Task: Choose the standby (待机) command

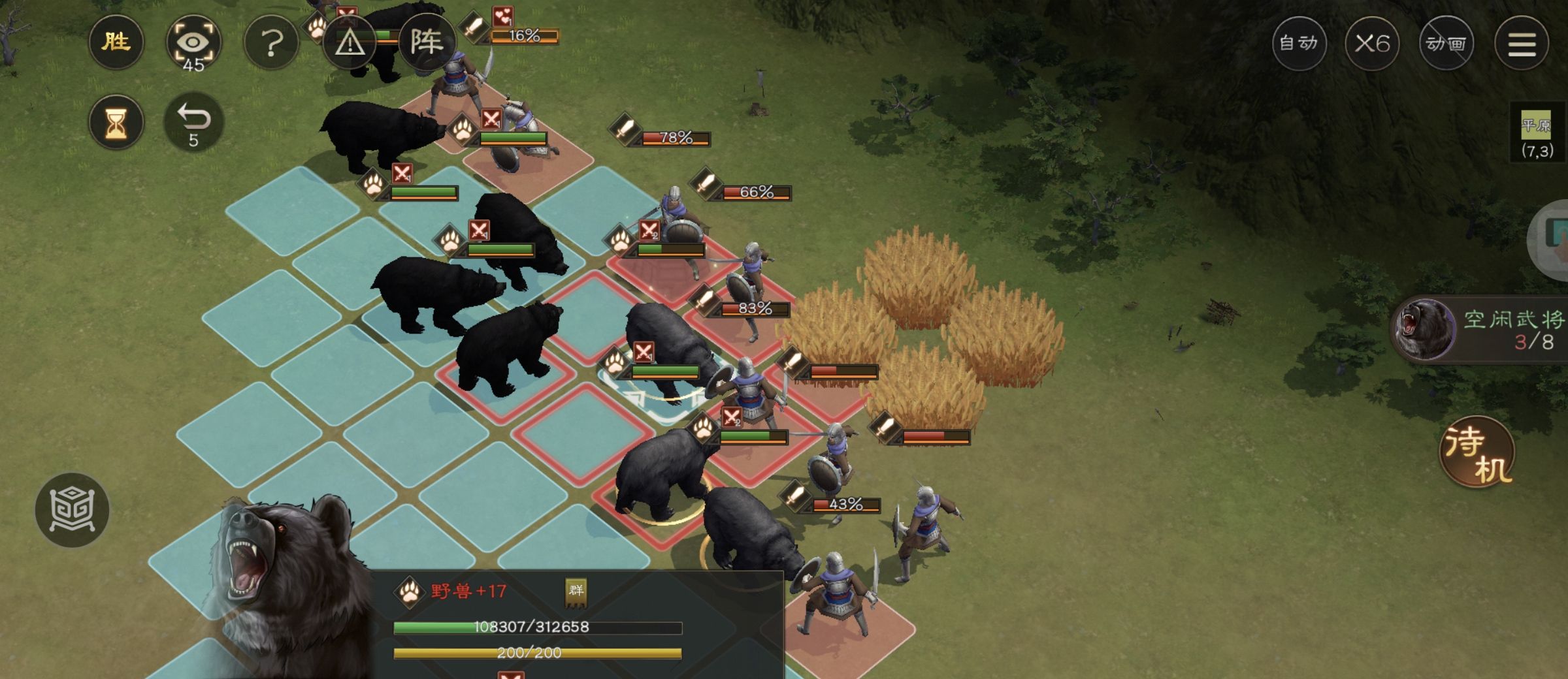Action: tap(1478, 452)
